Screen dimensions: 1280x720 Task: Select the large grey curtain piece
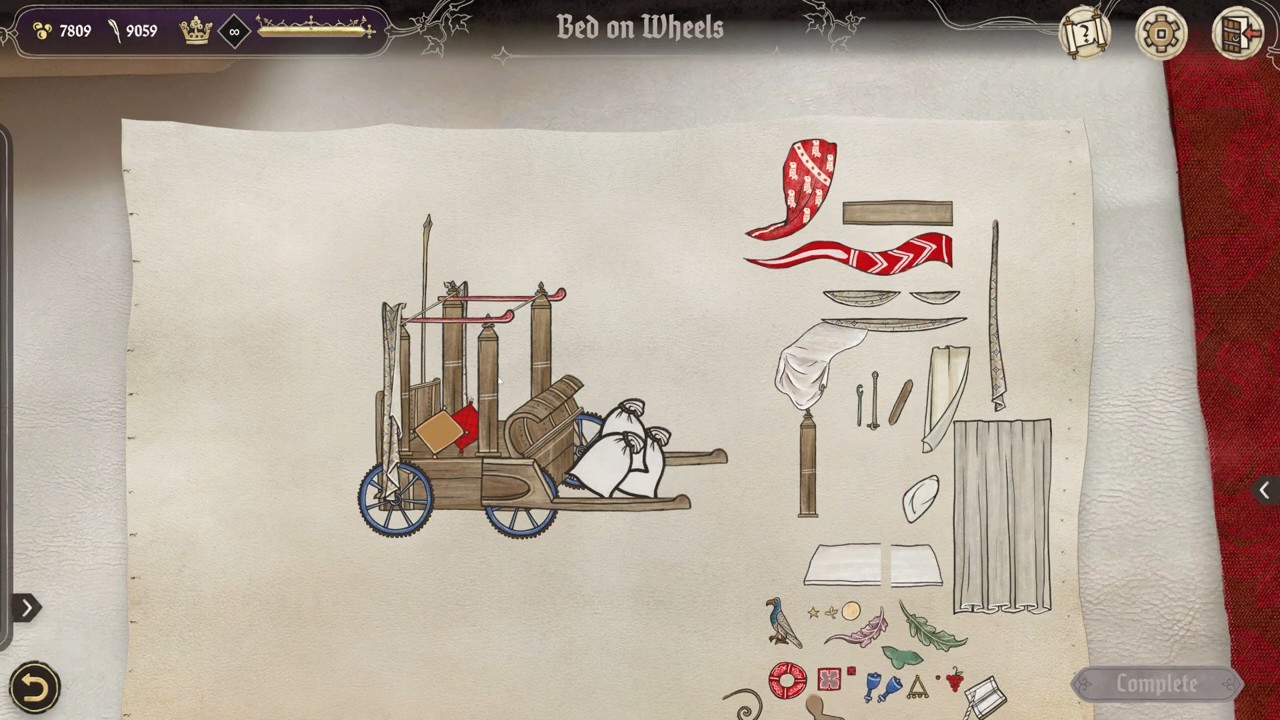(1002, 515)
